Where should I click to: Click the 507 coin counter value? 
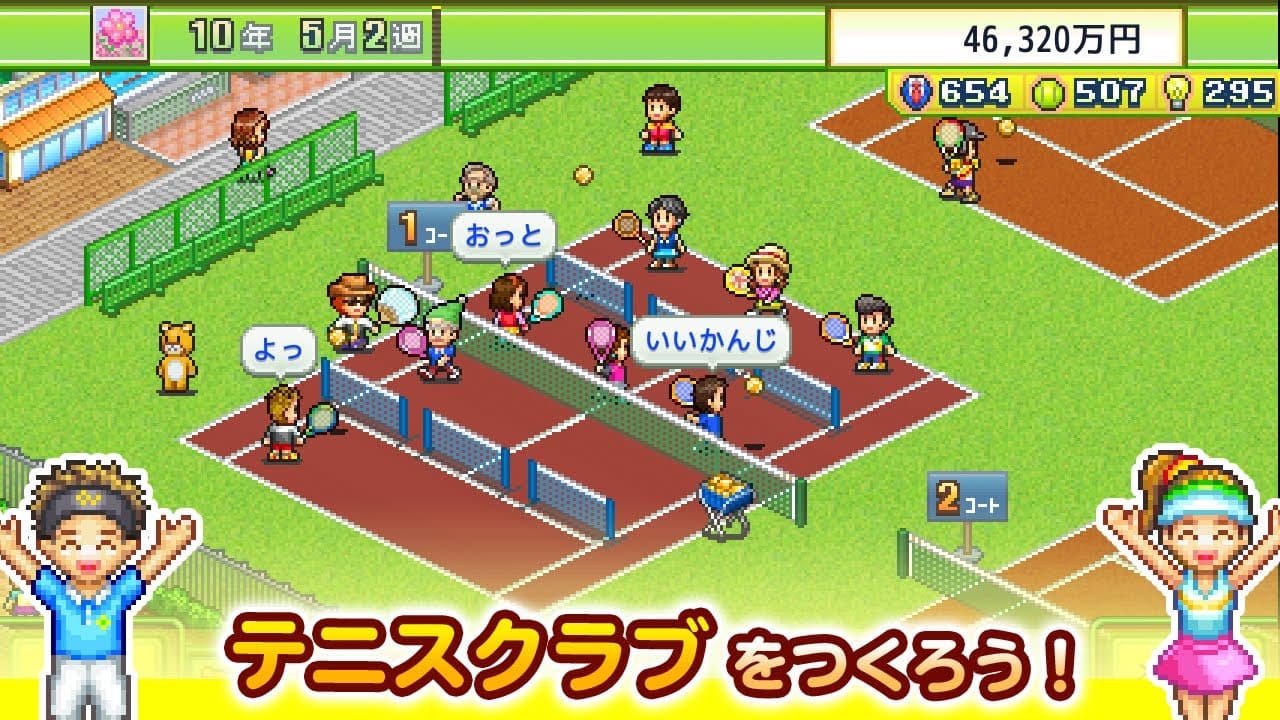tap(1108, 91)
